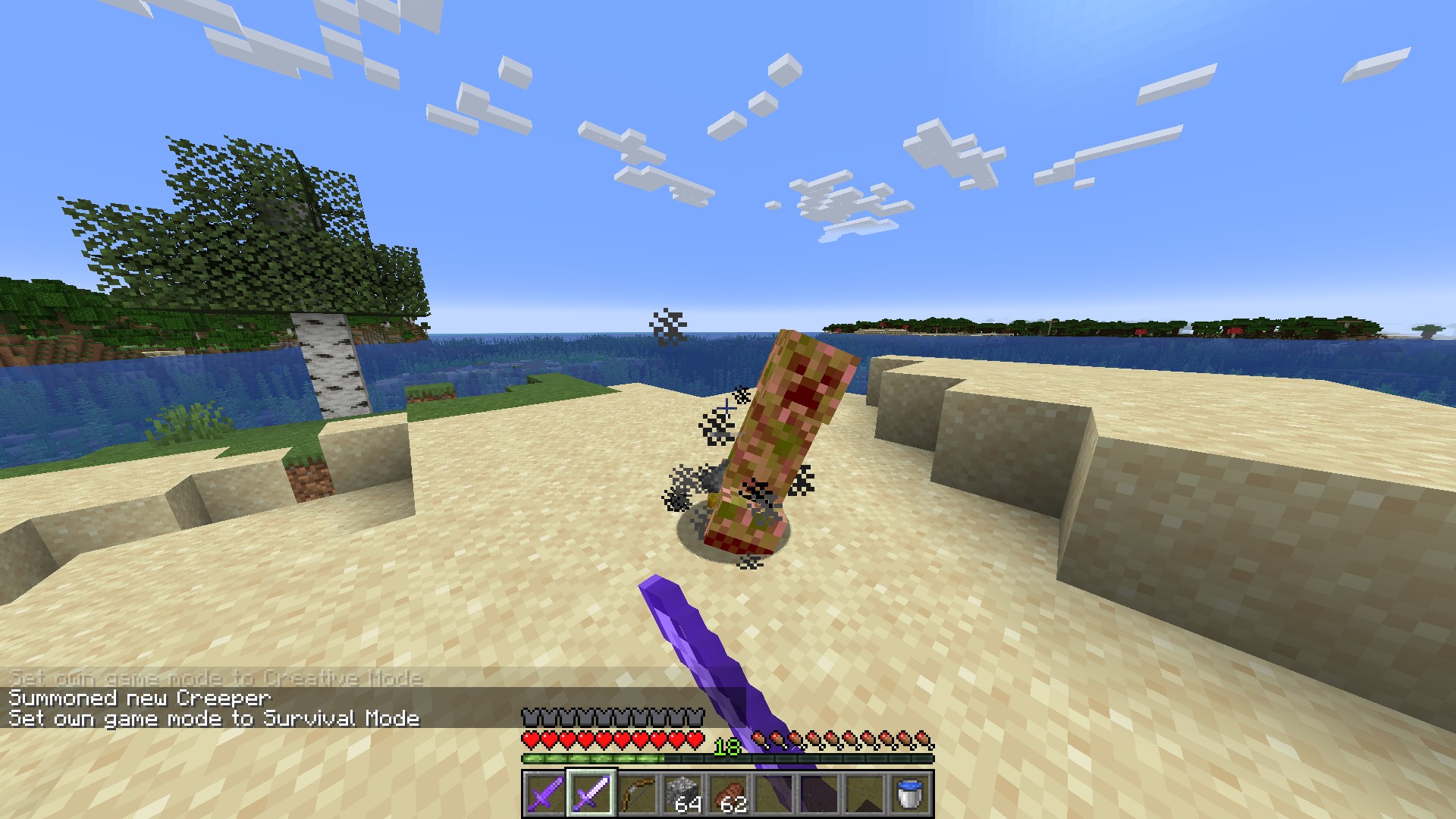
Task: Switch to the bow hotbar slot
Action: pos(637,794)
